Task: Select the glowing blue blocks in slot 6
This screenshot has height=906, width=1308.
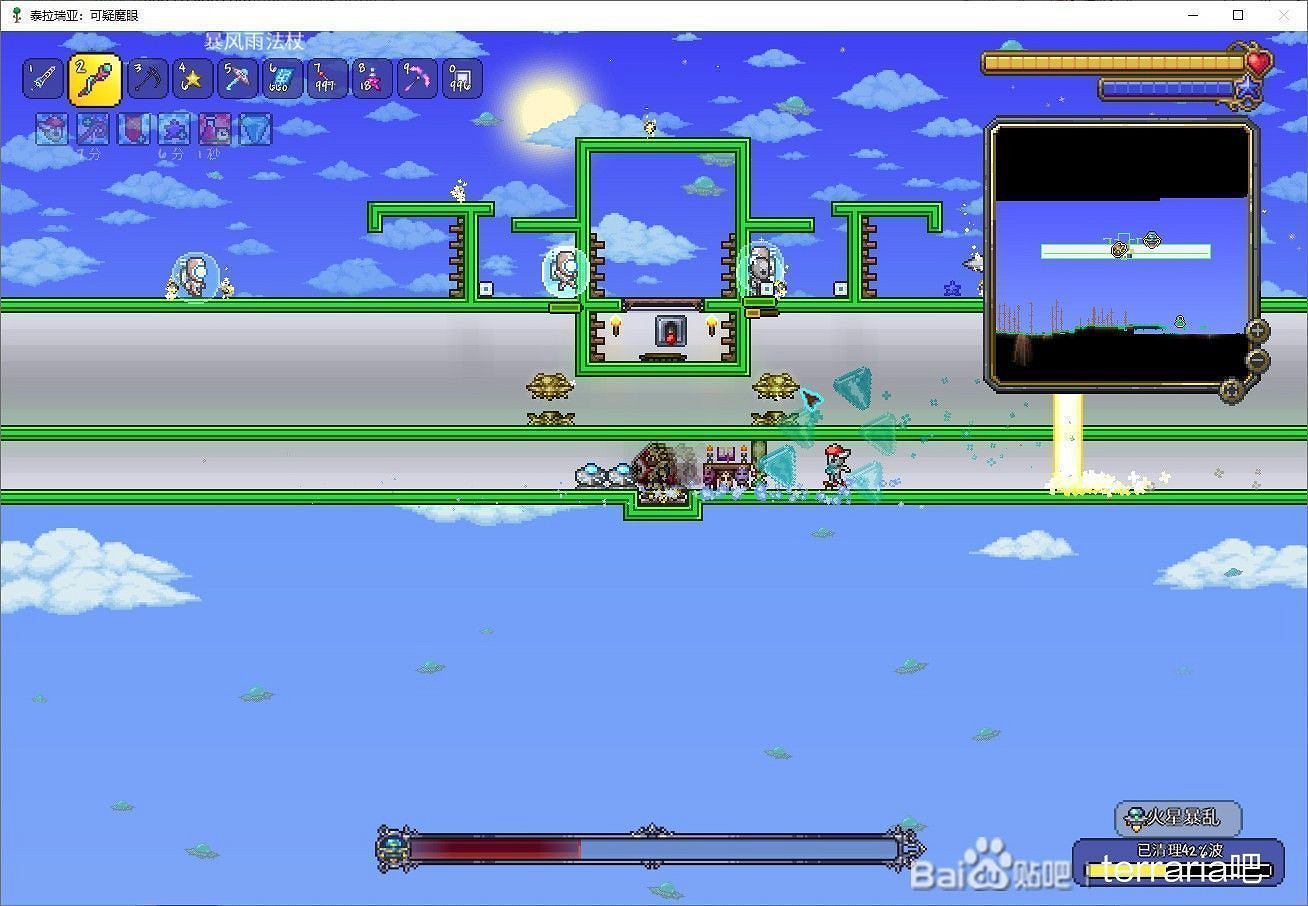Action: pyautogui.click(x=281, y=77)
